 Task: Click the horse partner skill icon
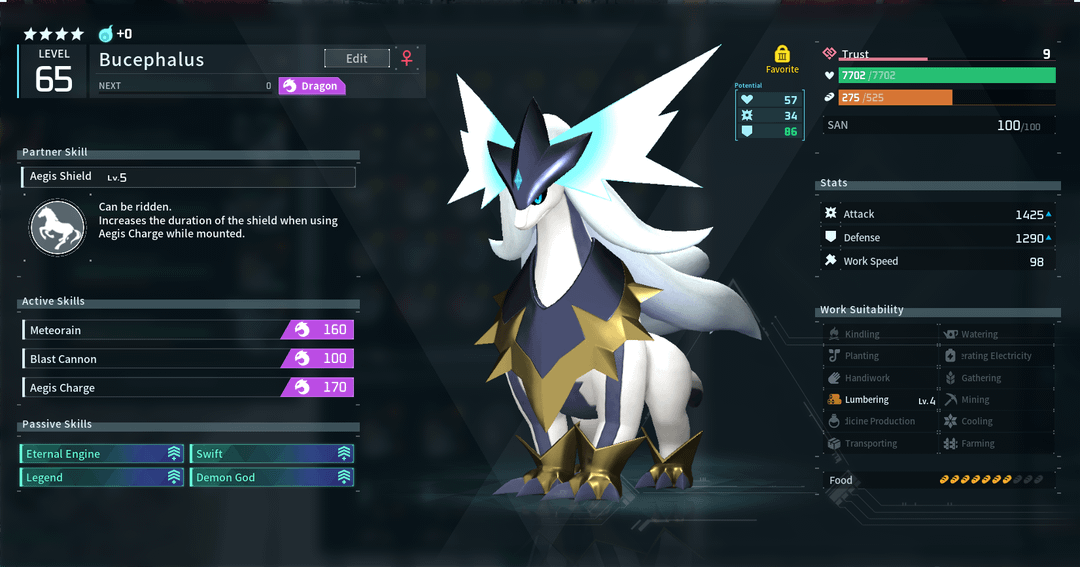point(57,227)
